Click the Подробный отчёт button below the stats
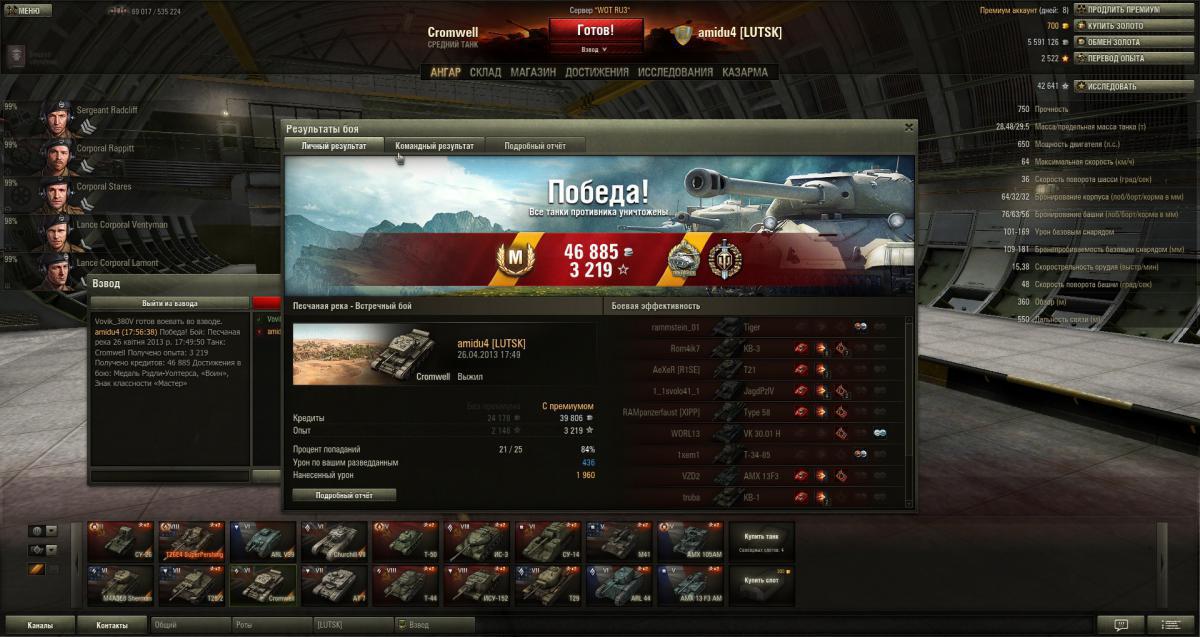Viewport: 1200px width, 637px height. click(344, 495)
